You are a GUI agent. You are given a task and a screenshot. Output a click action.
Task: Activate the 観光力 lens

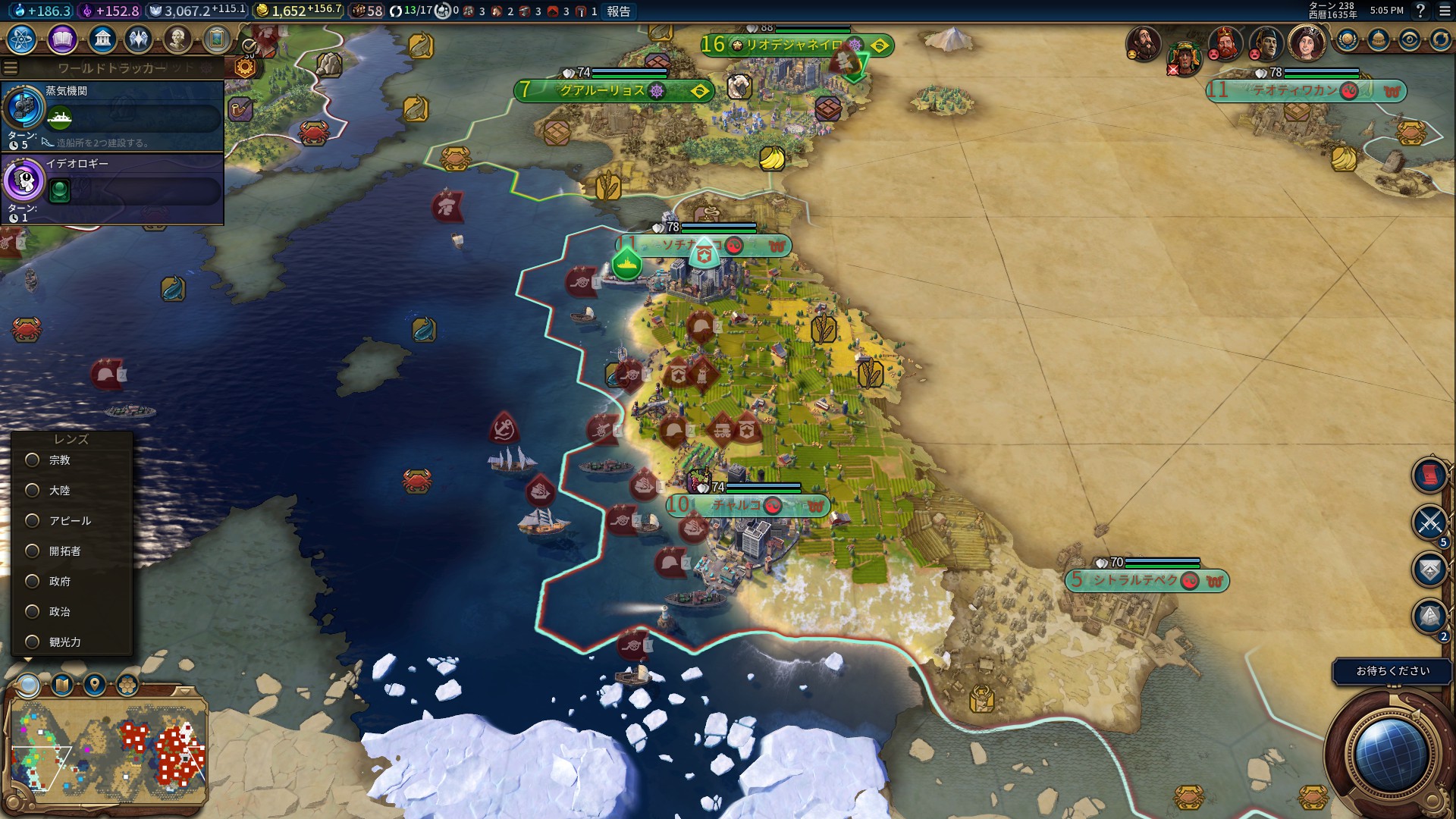[x=33, y=642]
